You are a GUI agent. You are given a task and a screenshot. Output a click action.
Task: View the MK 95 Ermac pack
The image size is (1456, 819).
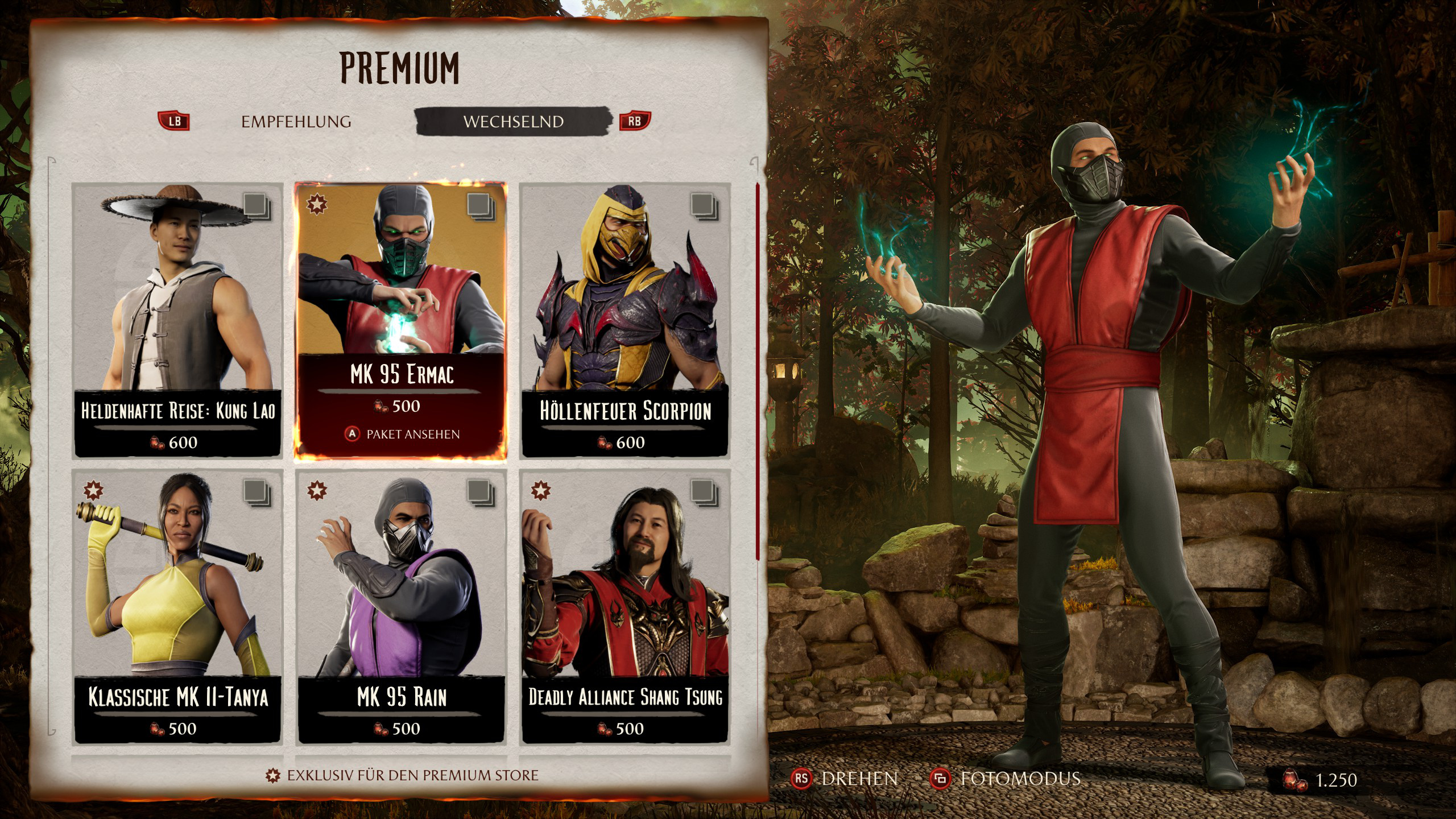[x=401, y=320]
